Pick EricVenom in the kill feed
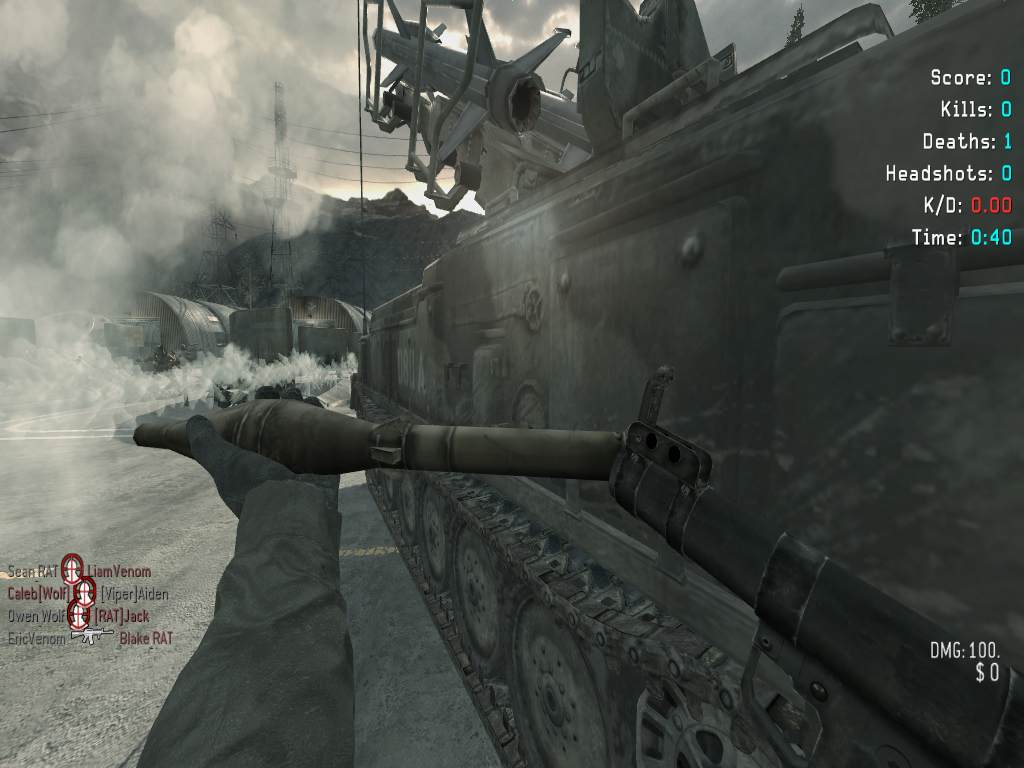 pos(36,638)
